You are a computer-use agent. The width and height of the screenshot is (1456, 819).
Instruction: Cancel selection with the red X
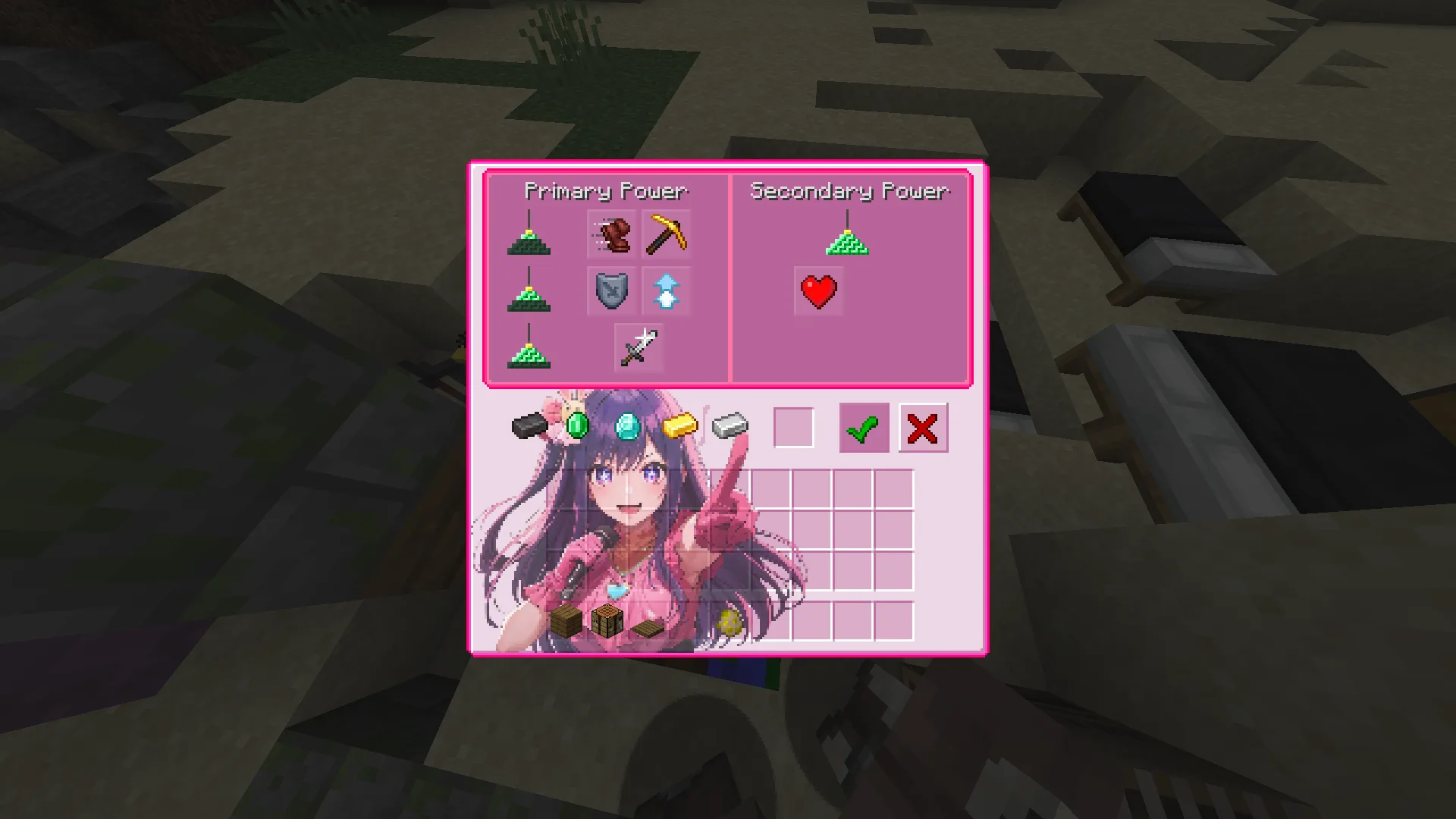click(x=923, y=428)
